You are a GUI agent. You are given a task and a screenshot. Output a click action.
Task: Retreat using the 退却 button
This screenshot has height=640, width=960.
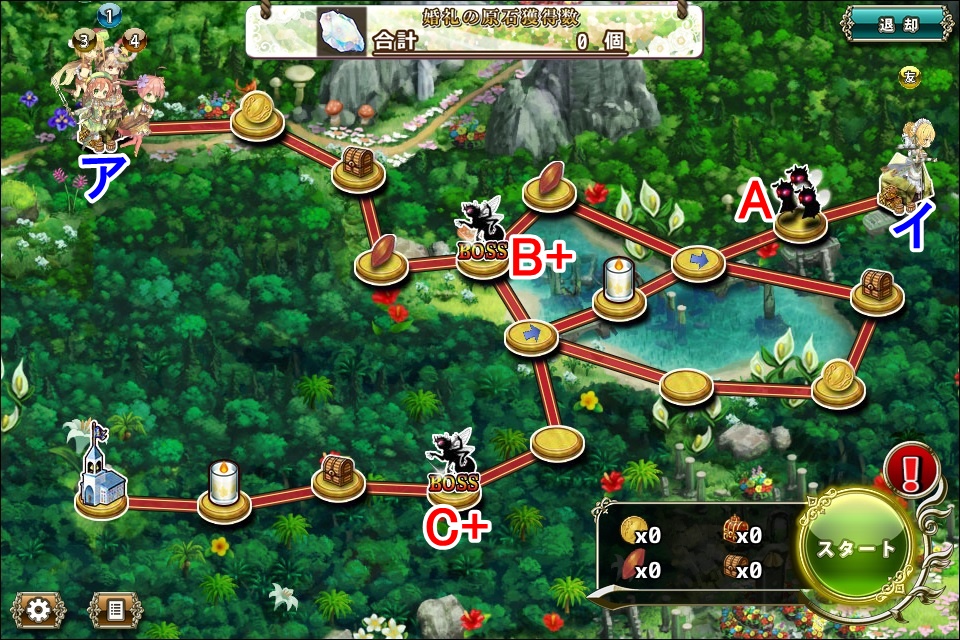pos(896,25)
